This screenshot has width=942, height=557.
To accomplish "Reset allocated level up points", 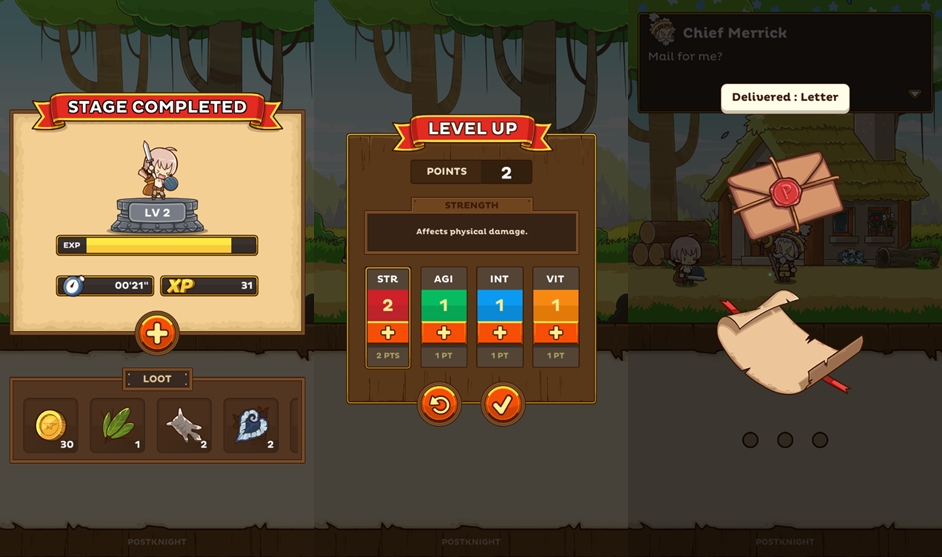I will (x=439, y=404).
